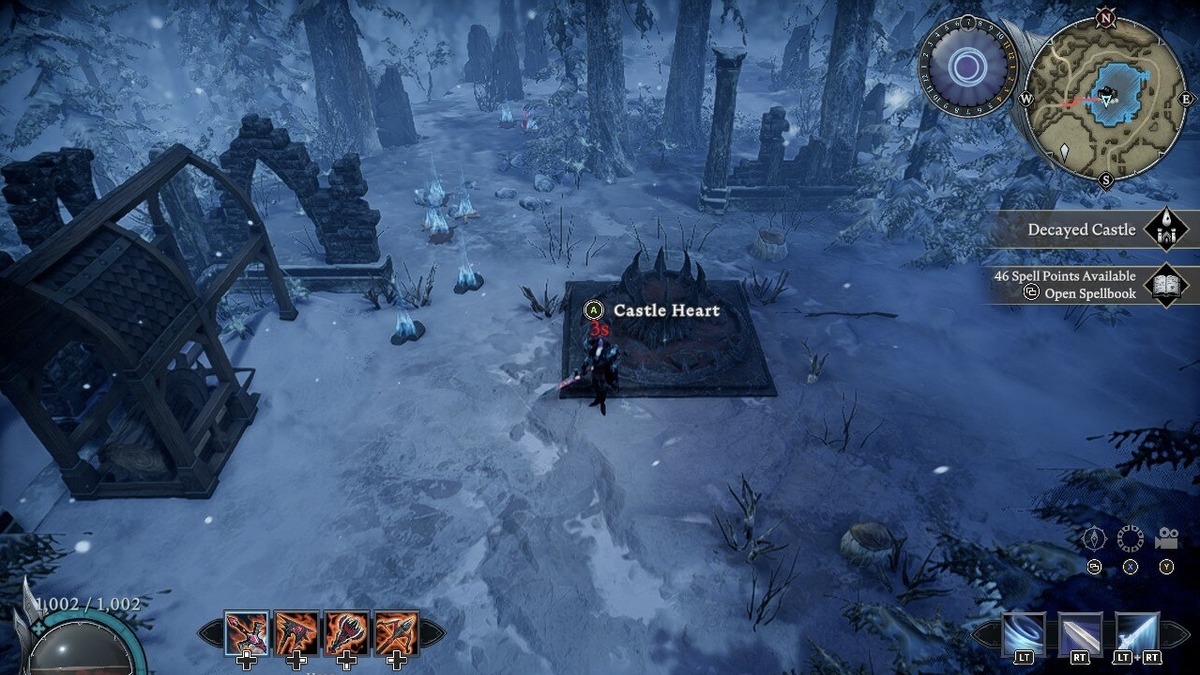Activate the glowing greatsword strike ability
The height and width of the screenshot is (675, 1200).
click(1138, 632)
